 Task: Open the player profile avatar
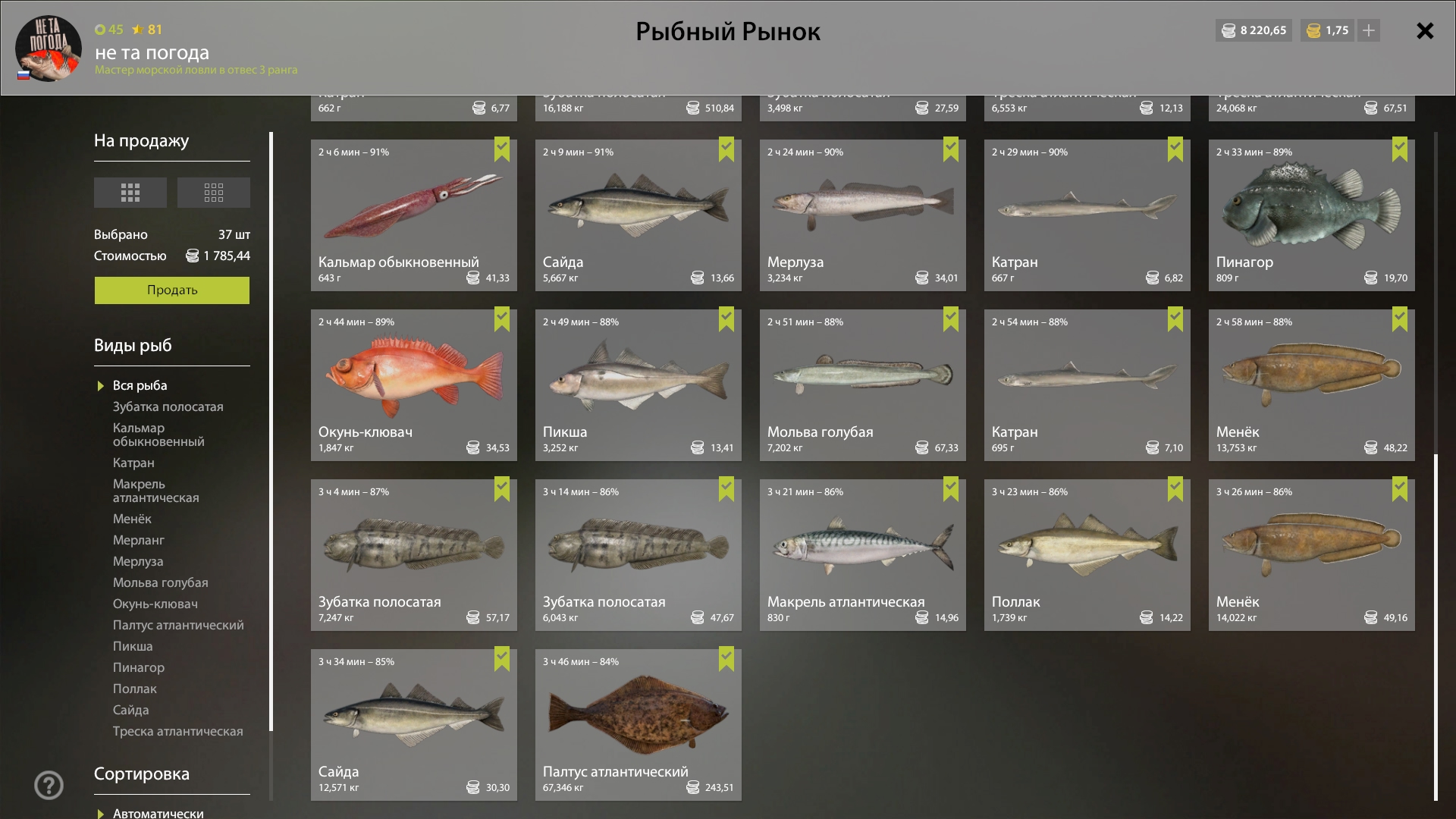coord(49,49)
